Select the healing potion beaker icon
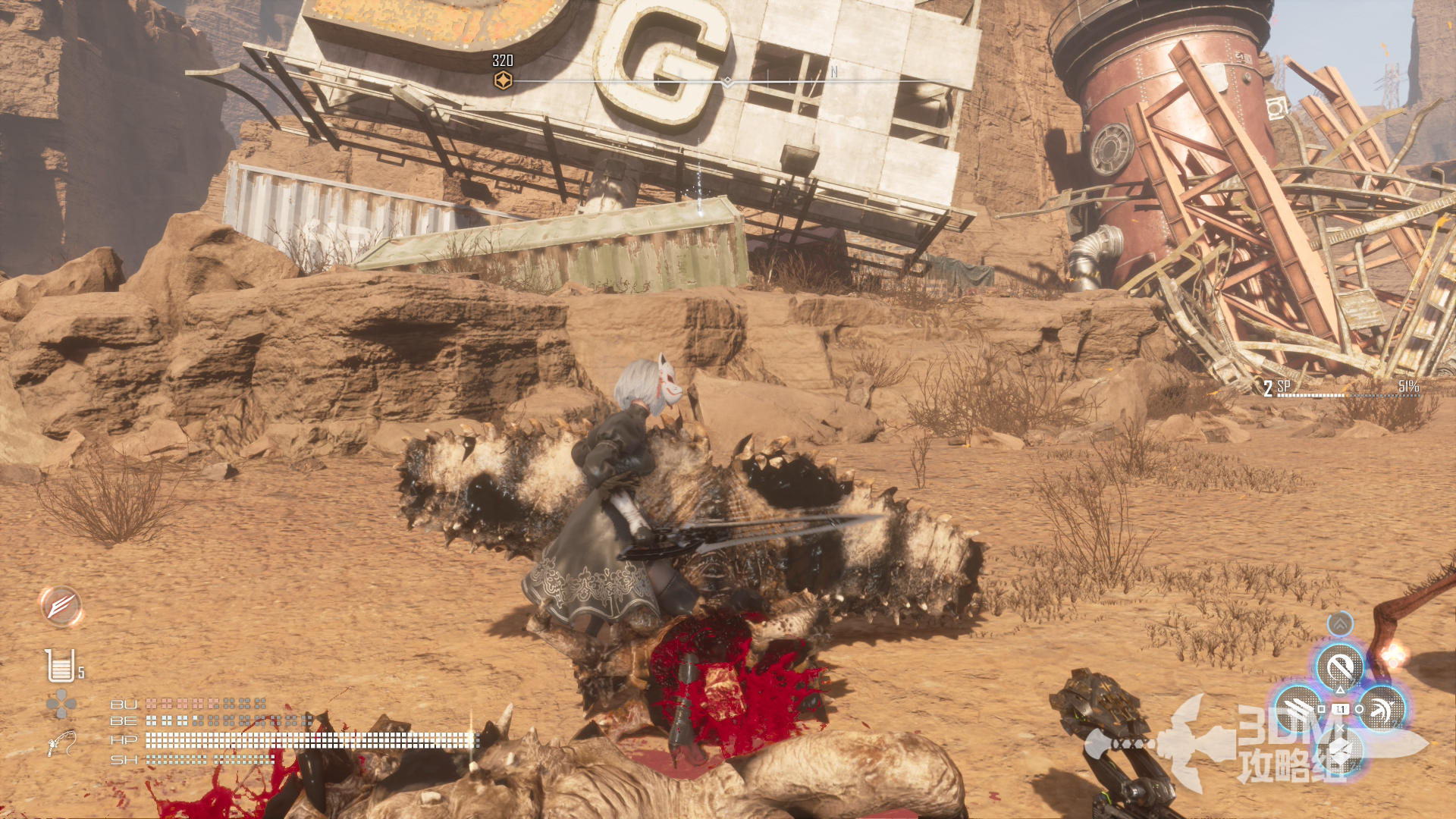 coord(60,666)
